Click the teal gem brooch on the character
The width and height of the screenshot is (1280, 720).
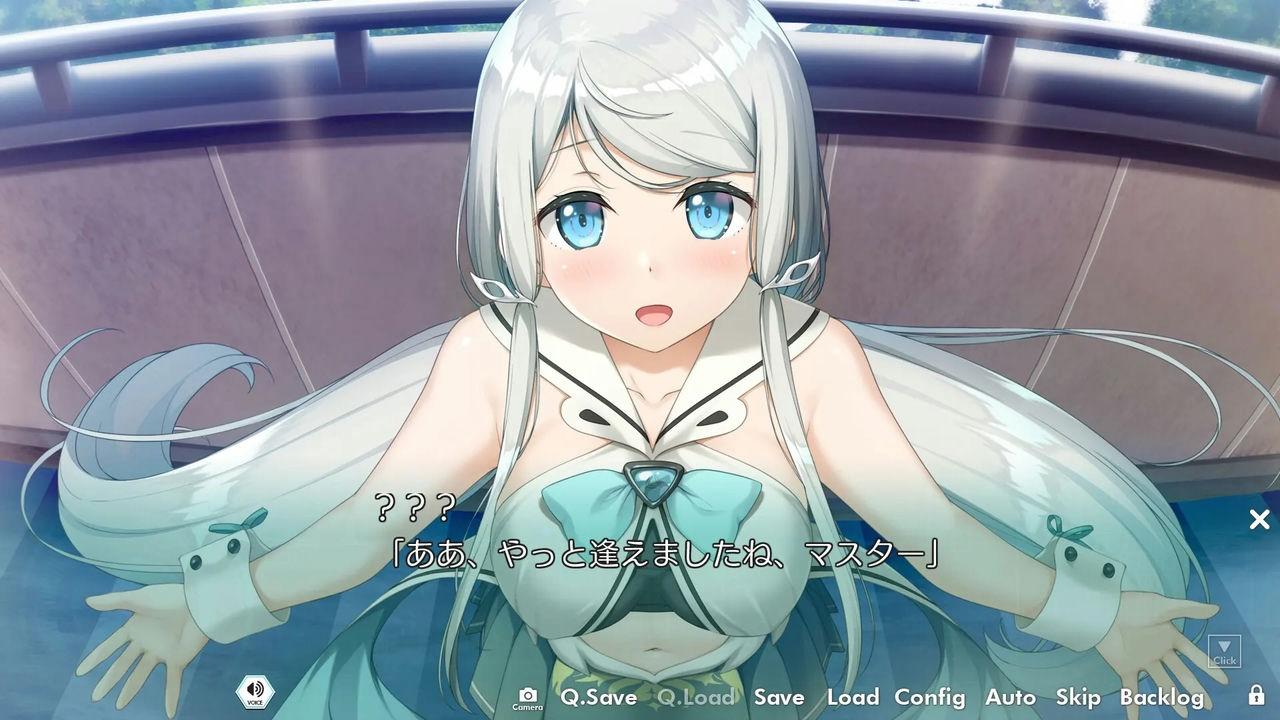point(654,485)
